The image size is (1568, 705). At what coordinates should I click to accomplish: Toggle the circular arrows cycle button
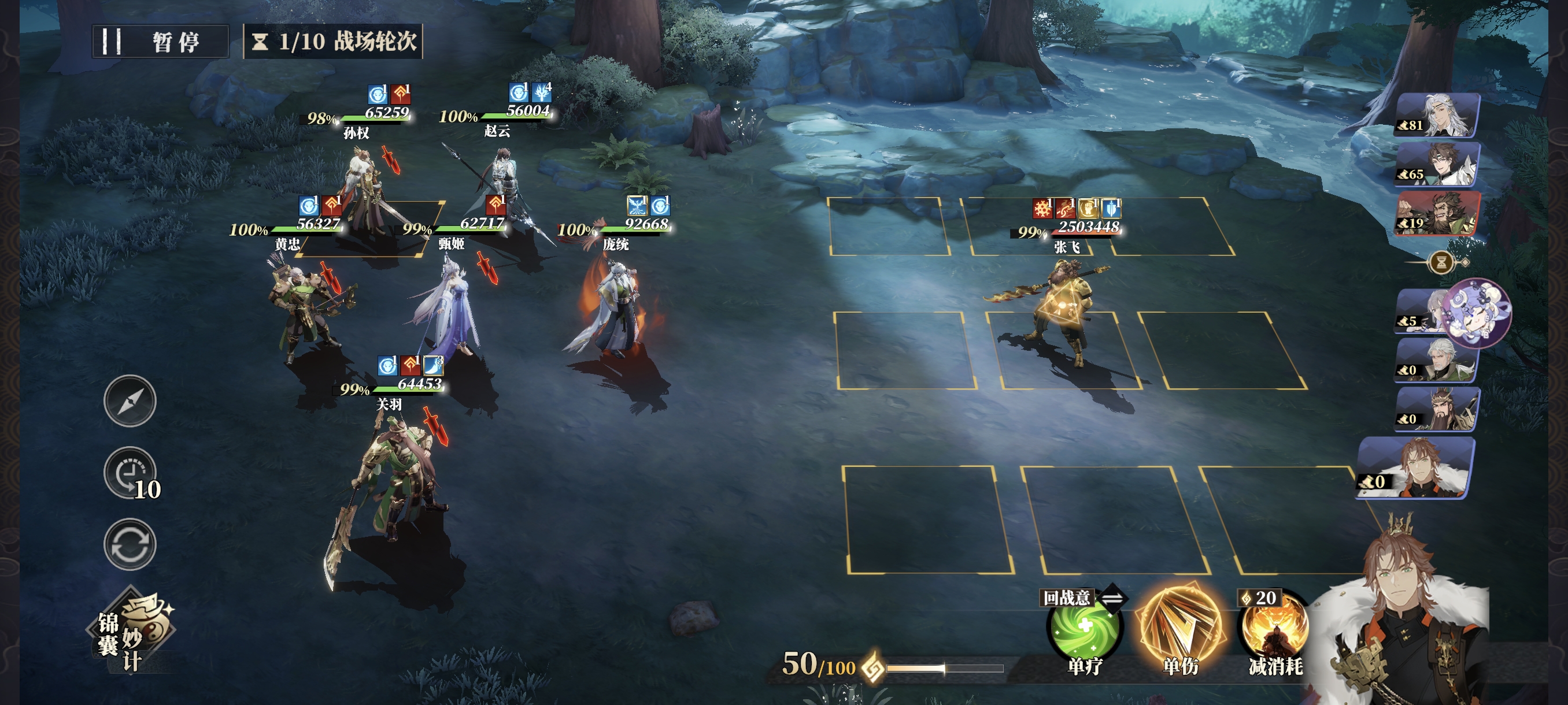click(130, 544)
